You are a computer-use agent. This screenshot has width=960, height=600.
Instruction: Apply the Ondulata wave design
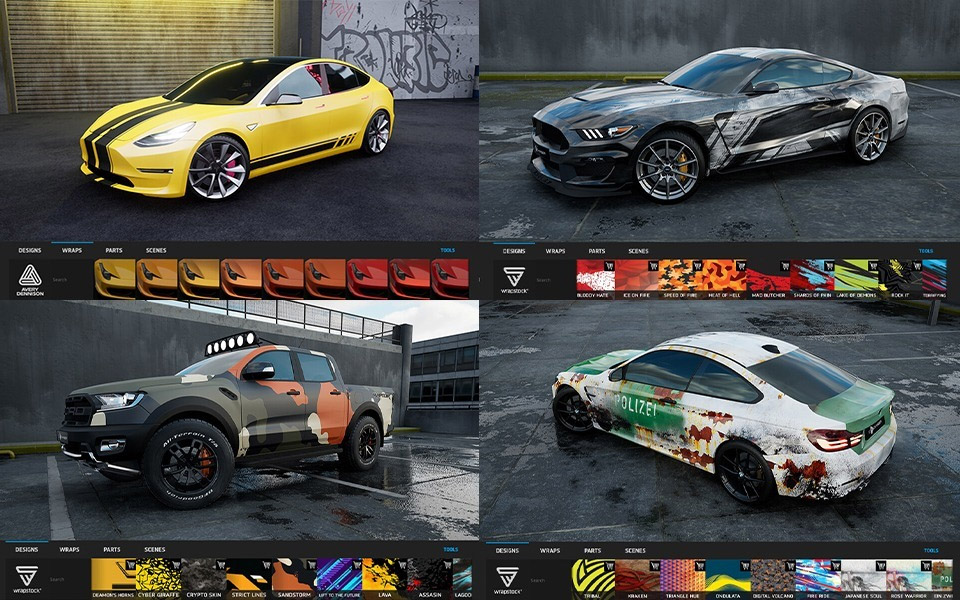click(728, 576)
